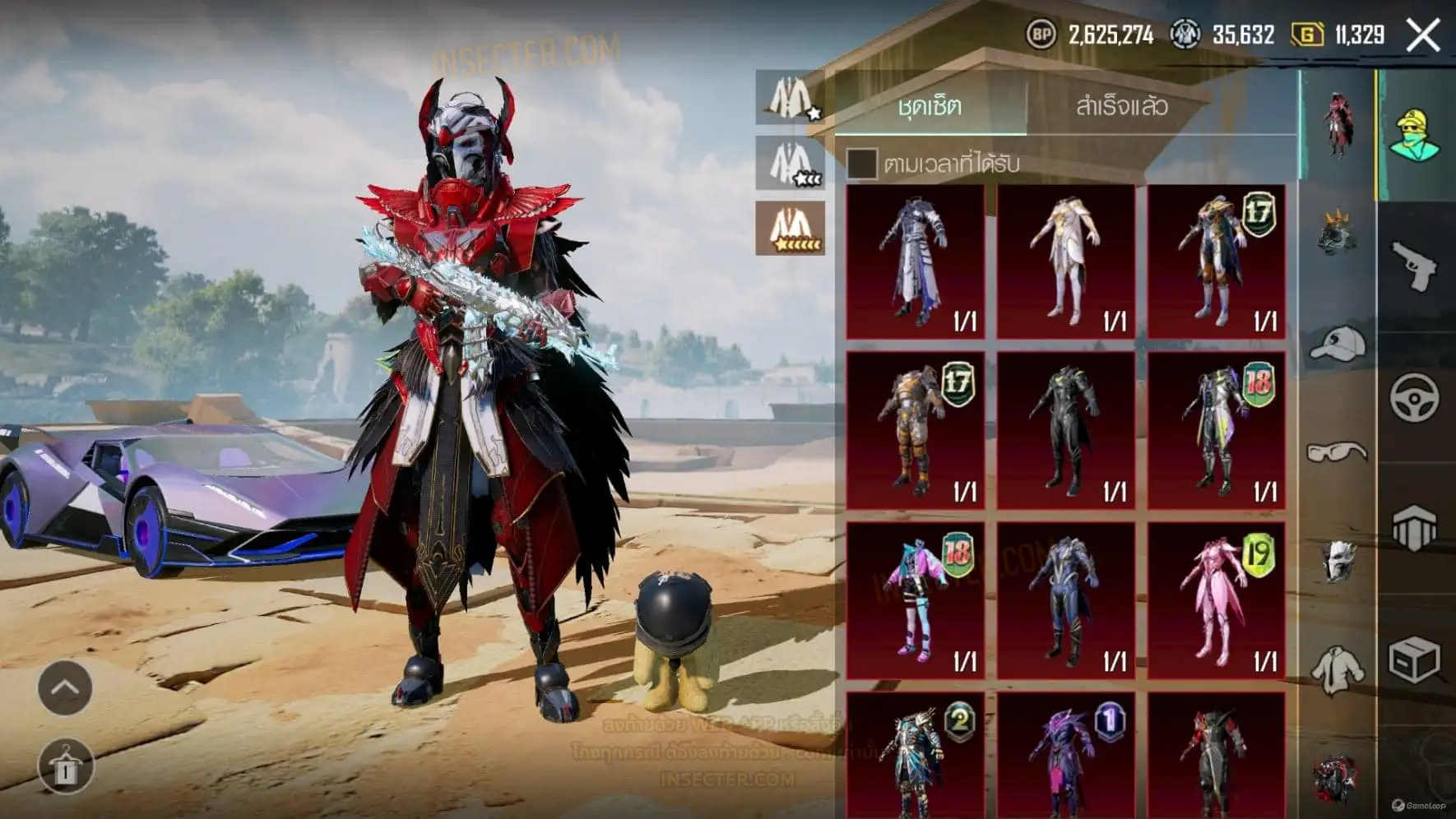Open the สำเร็จแล้ว tab
This screenshot has width=1456, height=819.
coord(1121,106)
